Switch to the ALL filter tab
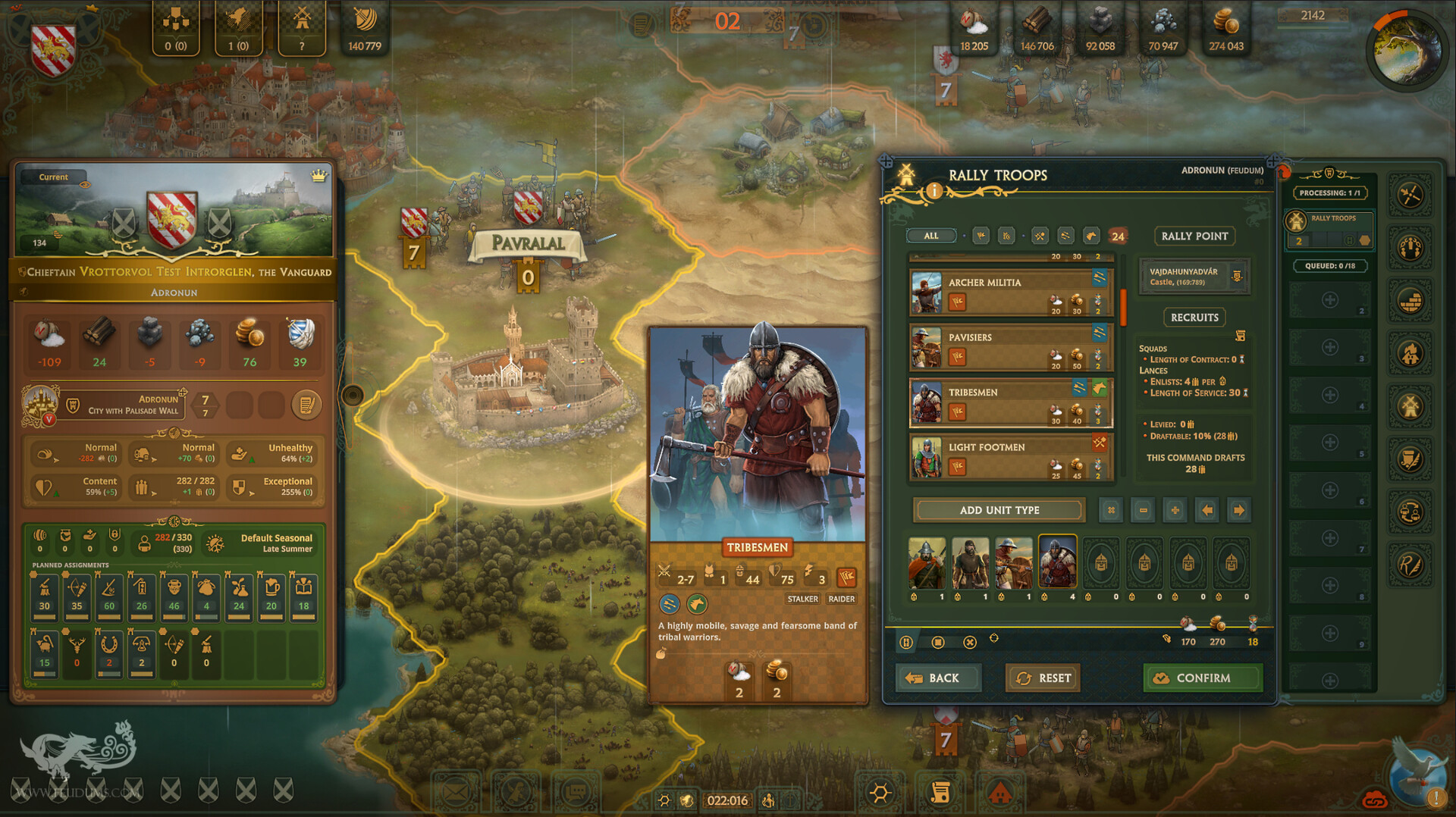The height and width of the screenshot is (817, 1456). pyautogui.click(x=930, y=236)
